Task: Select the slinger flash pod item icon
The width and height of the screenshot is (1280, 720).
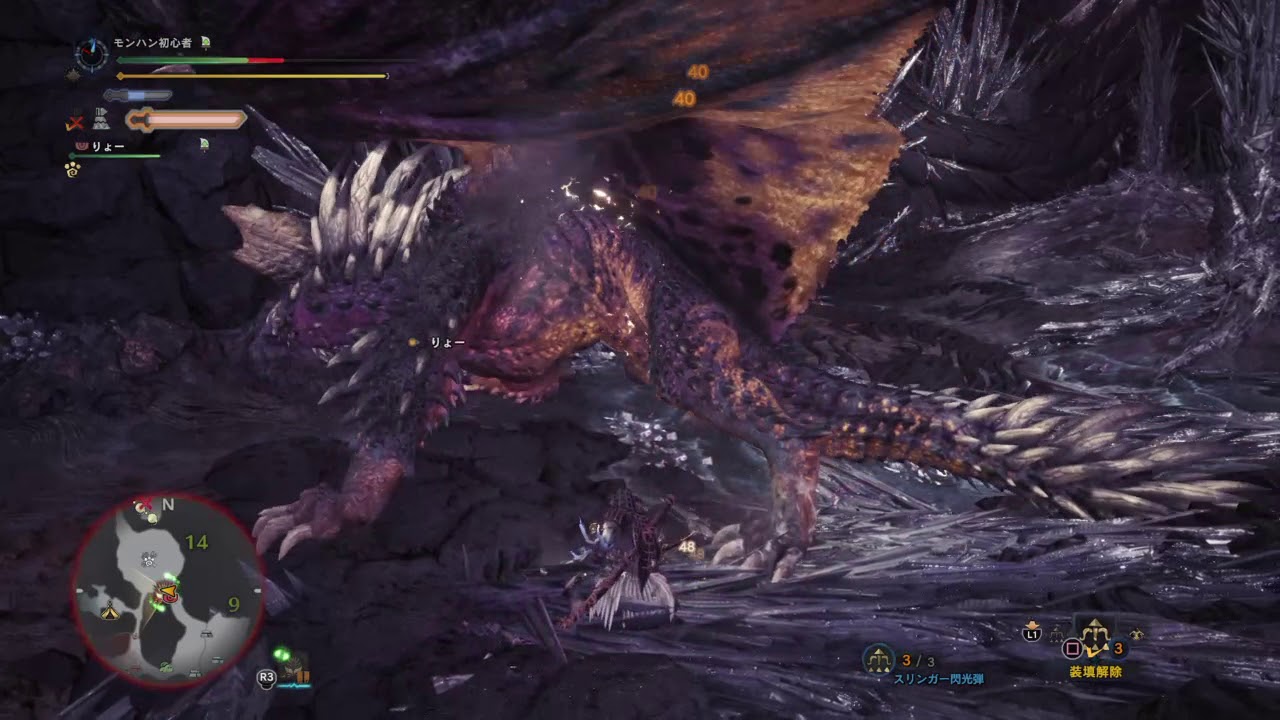Action: (878, 659)
